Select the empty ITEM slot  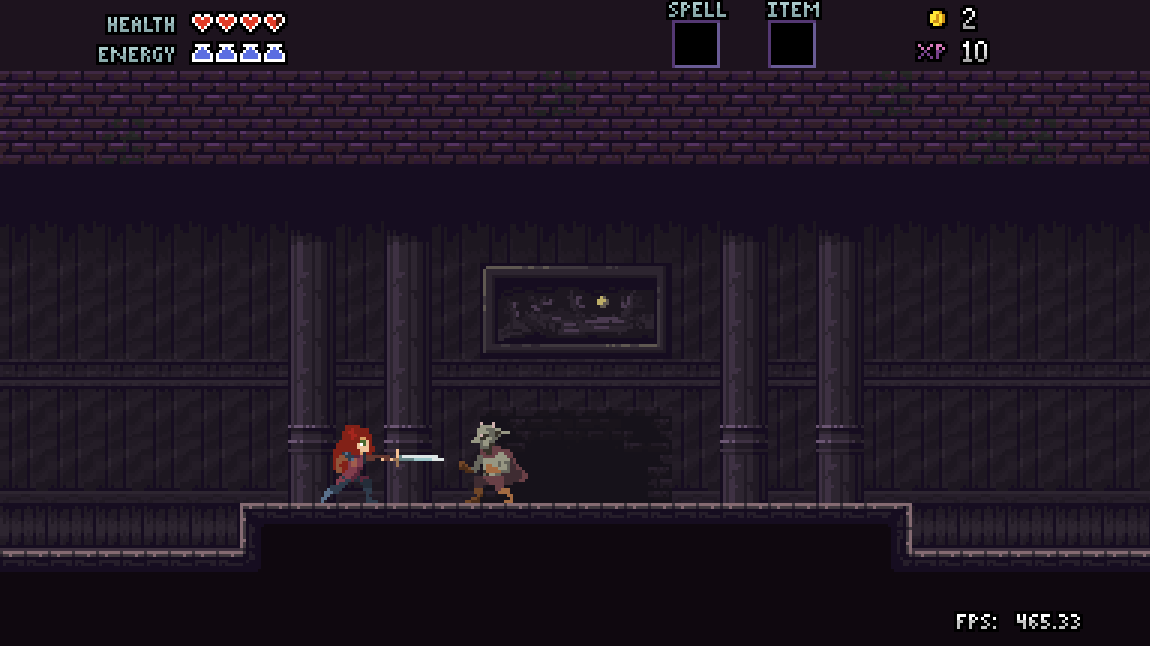[x=791, y=44]
